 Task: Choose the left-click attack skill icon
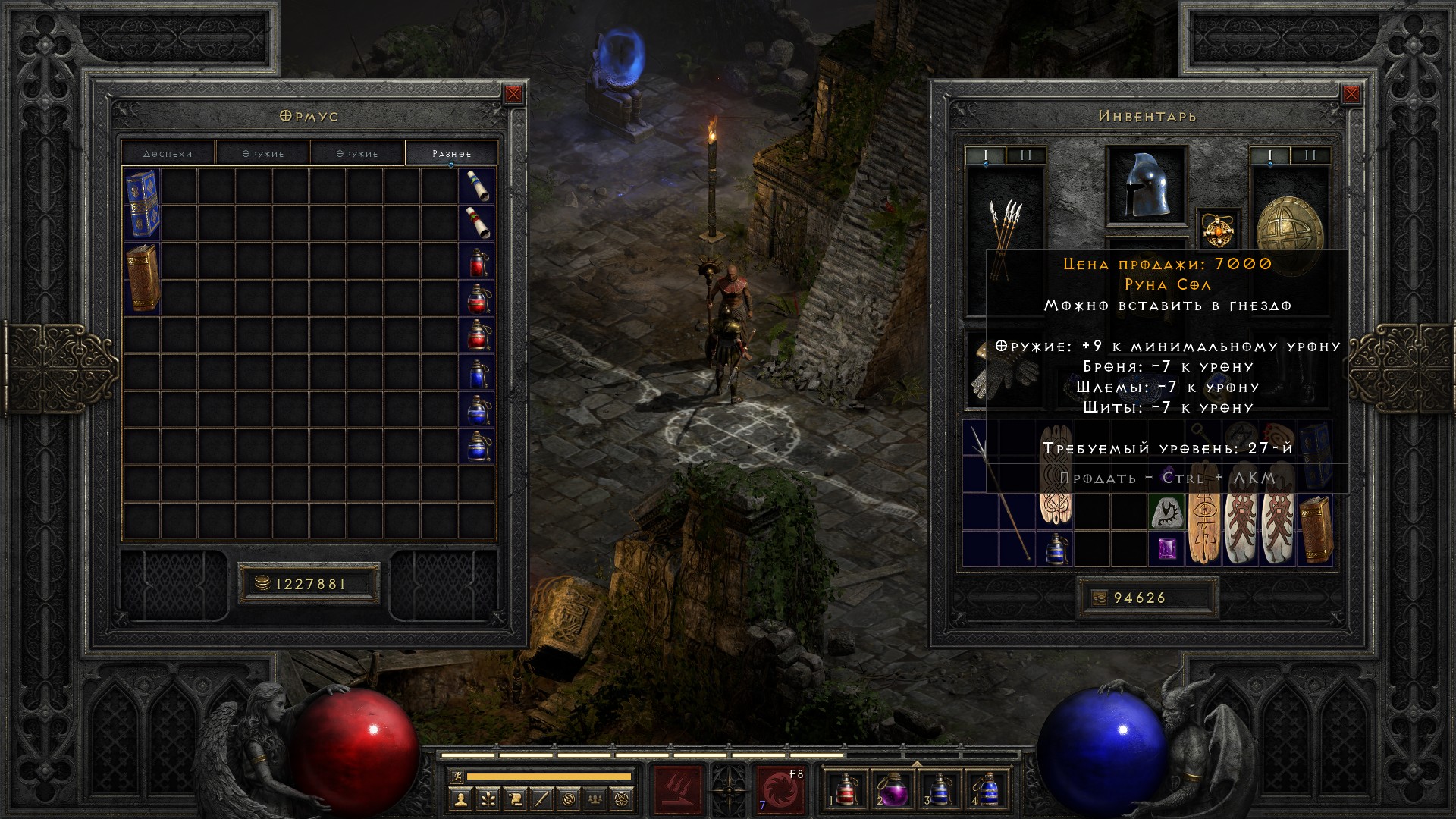pyautogui.click(x=678, y=789)
